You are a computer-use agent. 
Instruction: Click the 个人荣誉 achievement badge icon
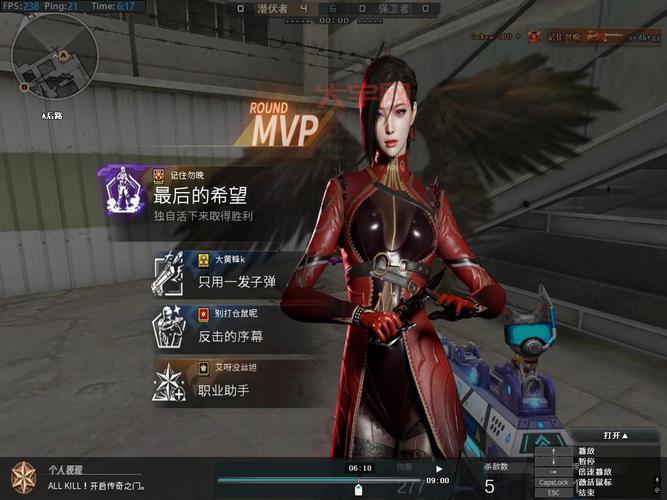[x=24, y=475]
